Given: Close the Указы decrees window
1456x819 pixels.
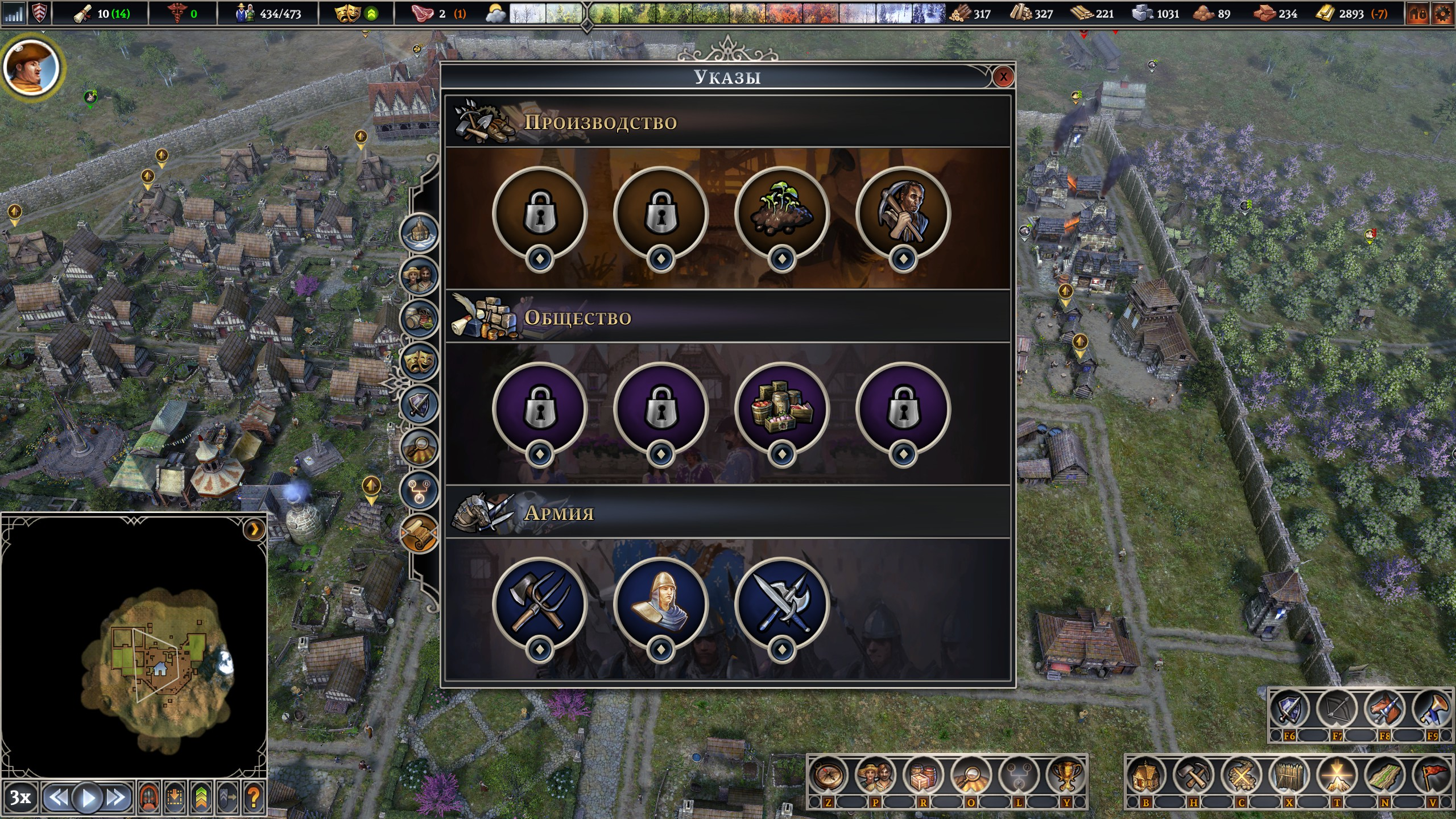Looking at the screenshot, I should tap(1003, 77).
